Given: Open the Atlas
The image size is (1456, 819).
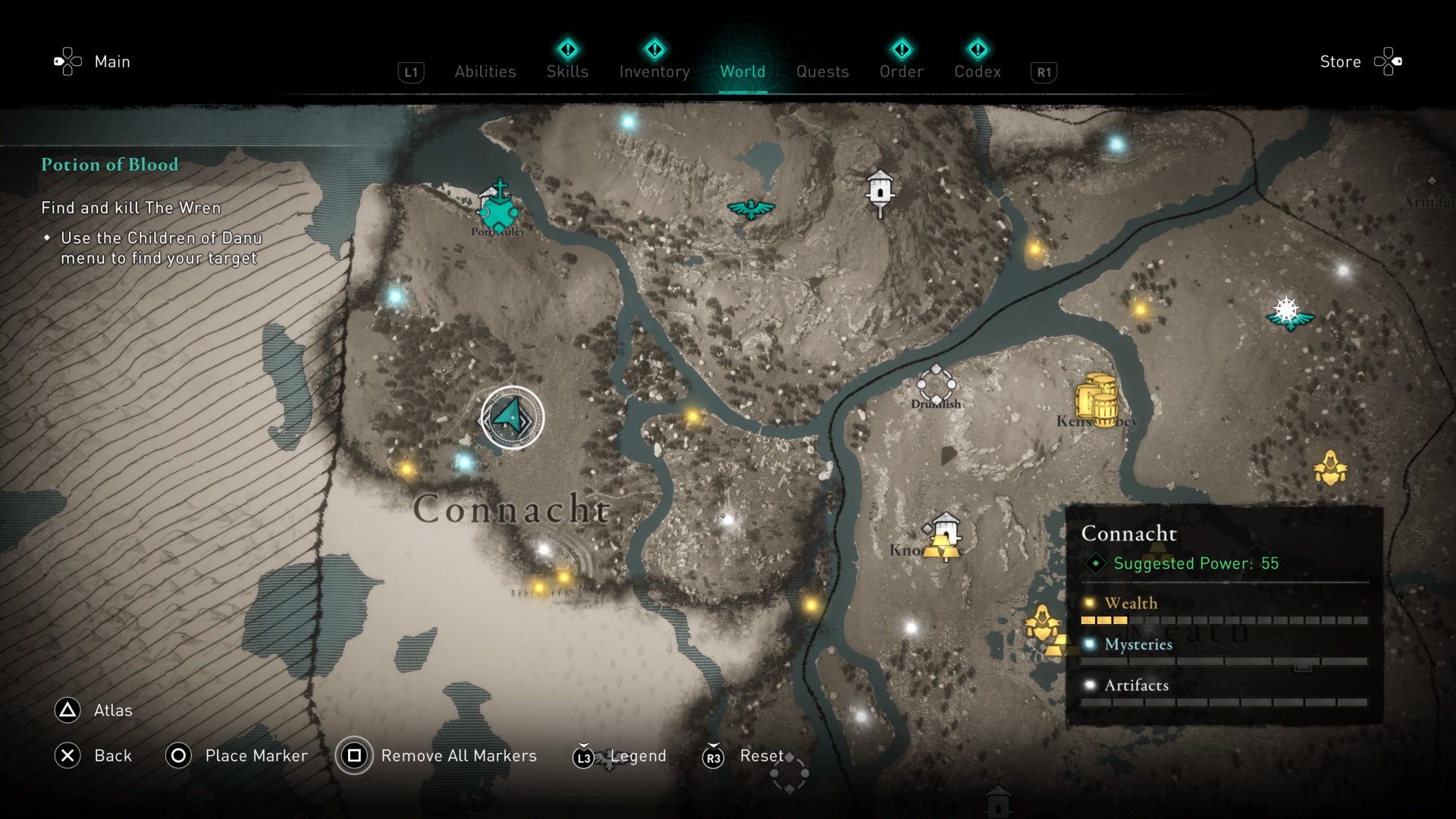Looking at the screenshot, I should (111, 711).
